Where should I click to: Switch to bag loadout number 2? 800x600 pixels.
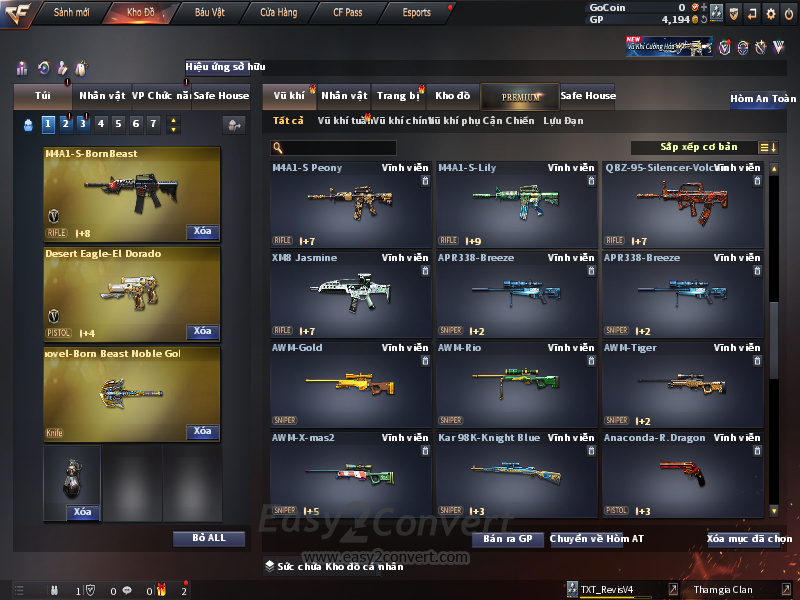(65, 124)
